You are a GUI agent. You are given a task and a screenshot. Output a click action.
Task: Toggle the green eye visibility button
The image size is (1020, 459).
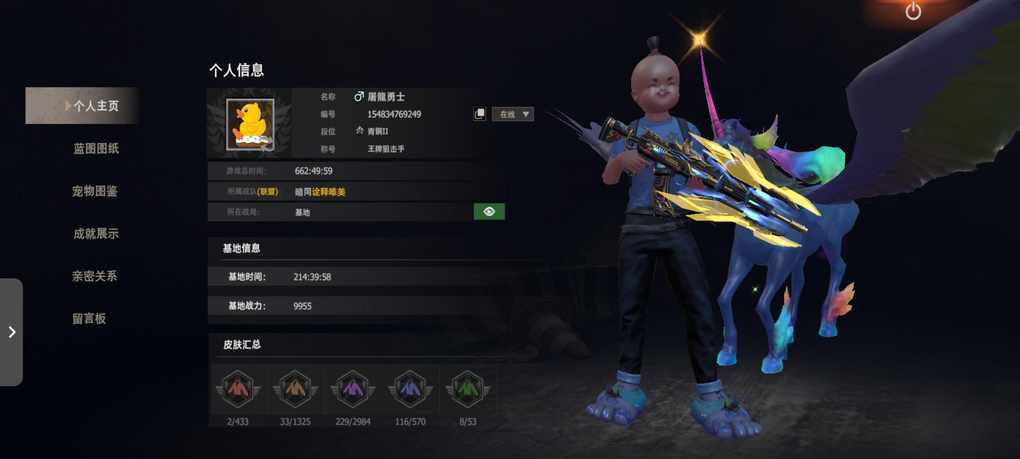(x=489, y=212)
